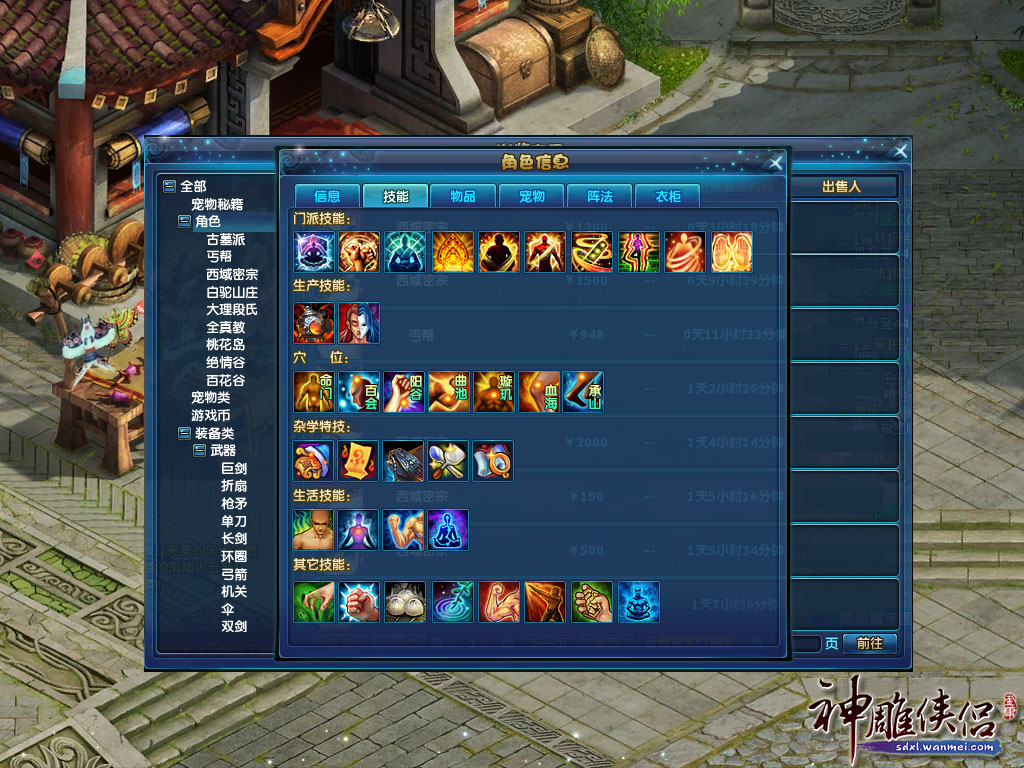Sort listings by 出售人 column
1024x768 pixels.
coord(841,186)
